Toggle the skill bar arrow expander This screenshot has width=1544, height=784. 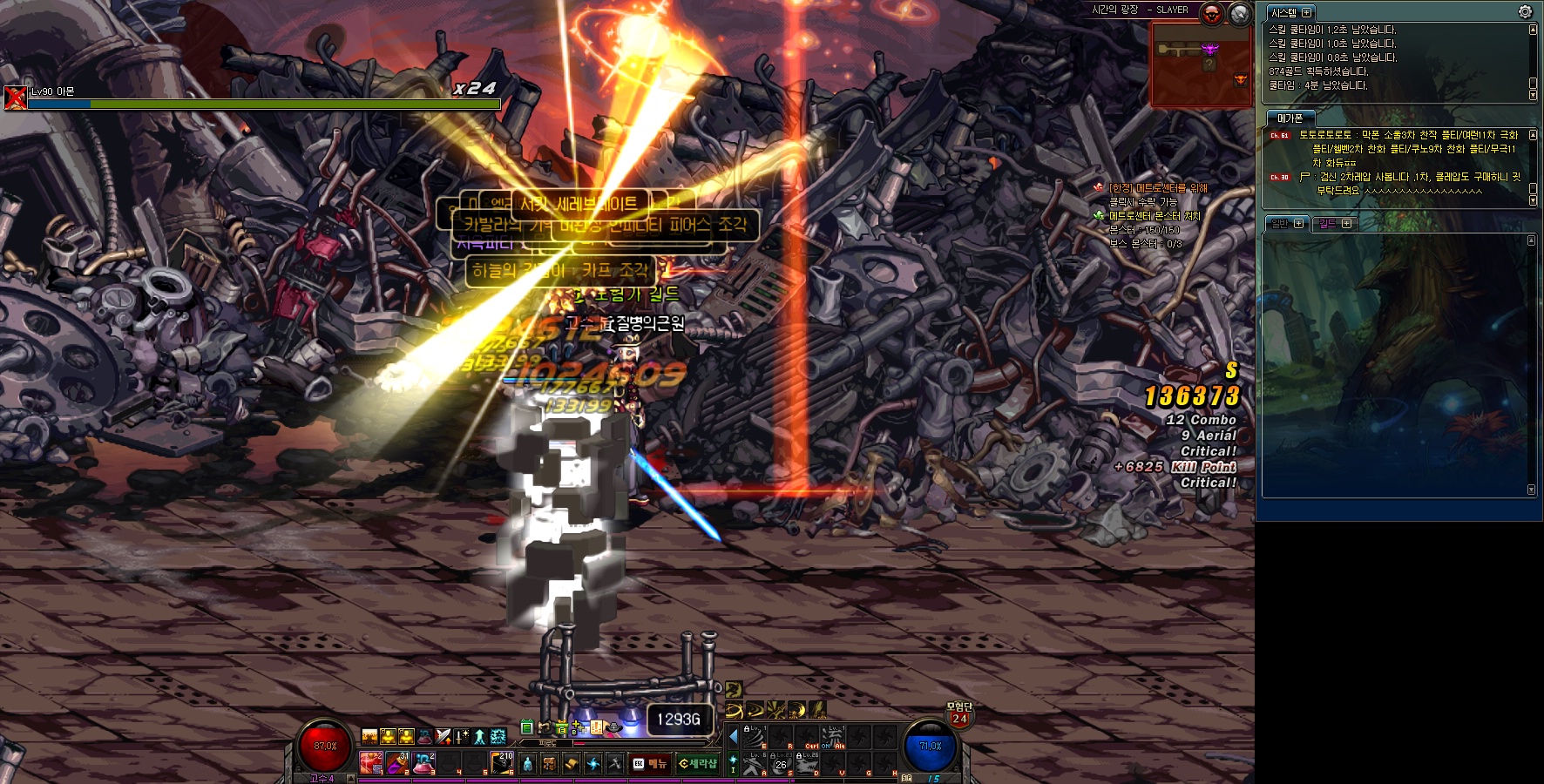(734, 736)
